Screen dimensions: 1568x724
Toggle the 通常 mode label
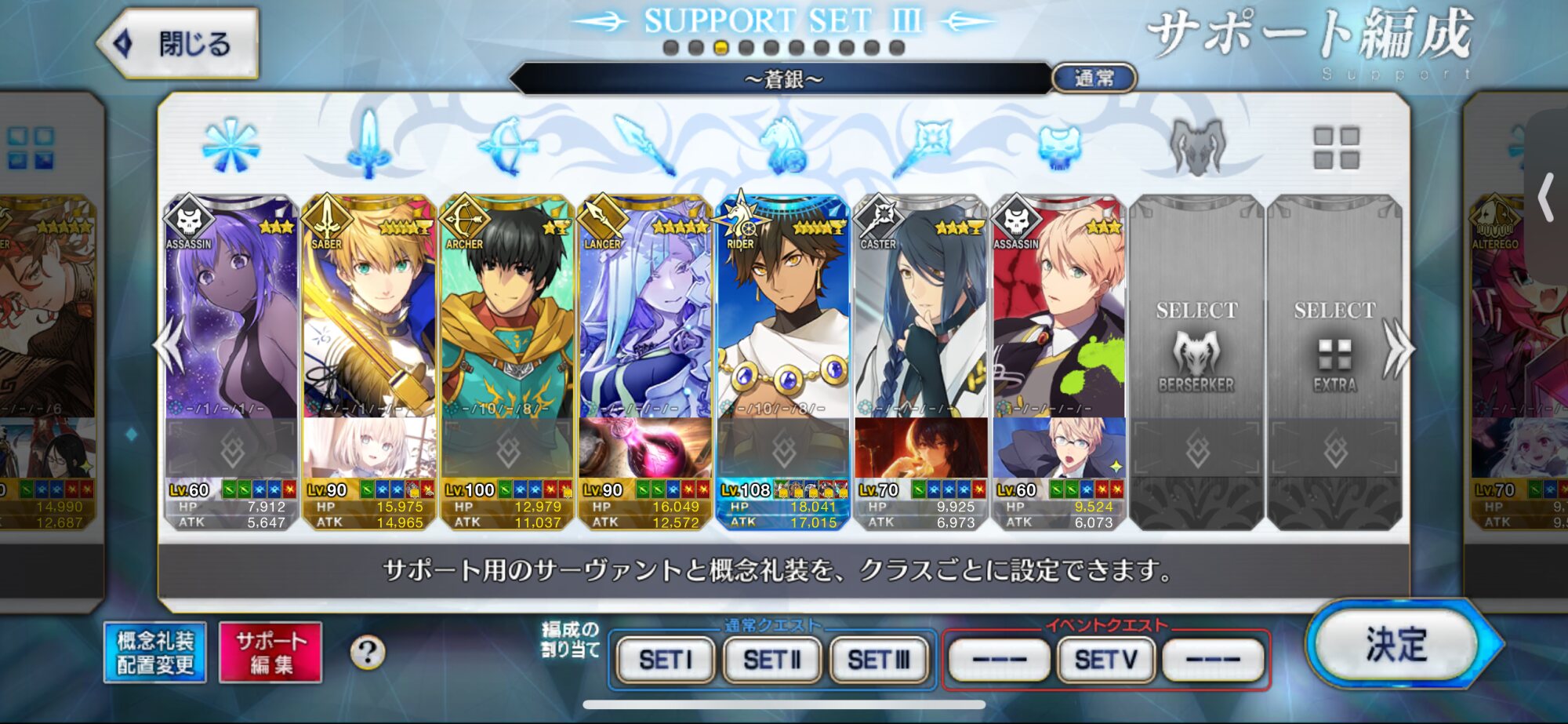pos(1093,78)
